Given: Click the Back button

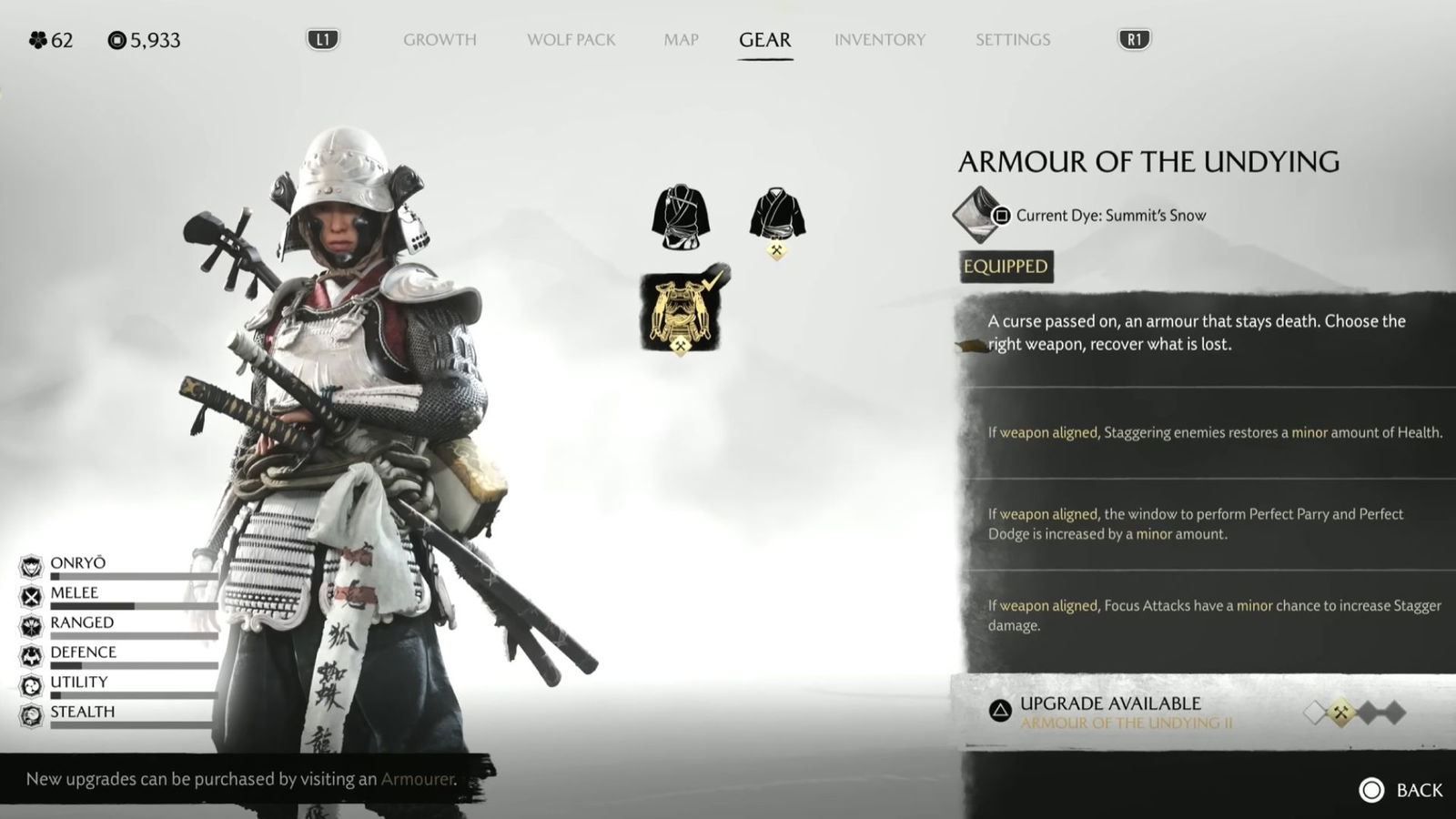Looking at the screenshot, I should 1401,790.
